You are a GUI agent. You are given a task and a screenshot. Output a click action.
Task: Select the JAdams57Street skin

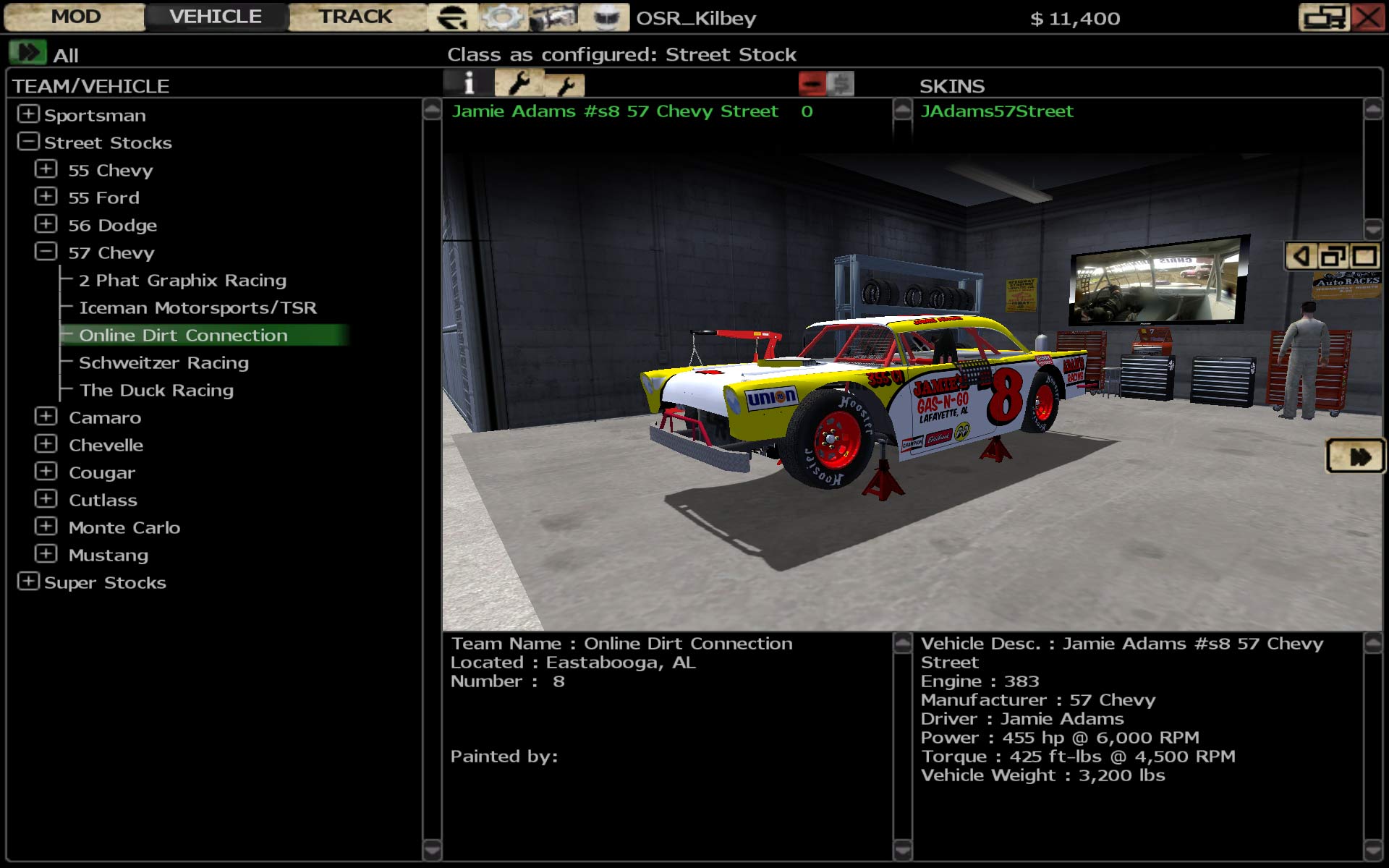click(x=996, y=111)
